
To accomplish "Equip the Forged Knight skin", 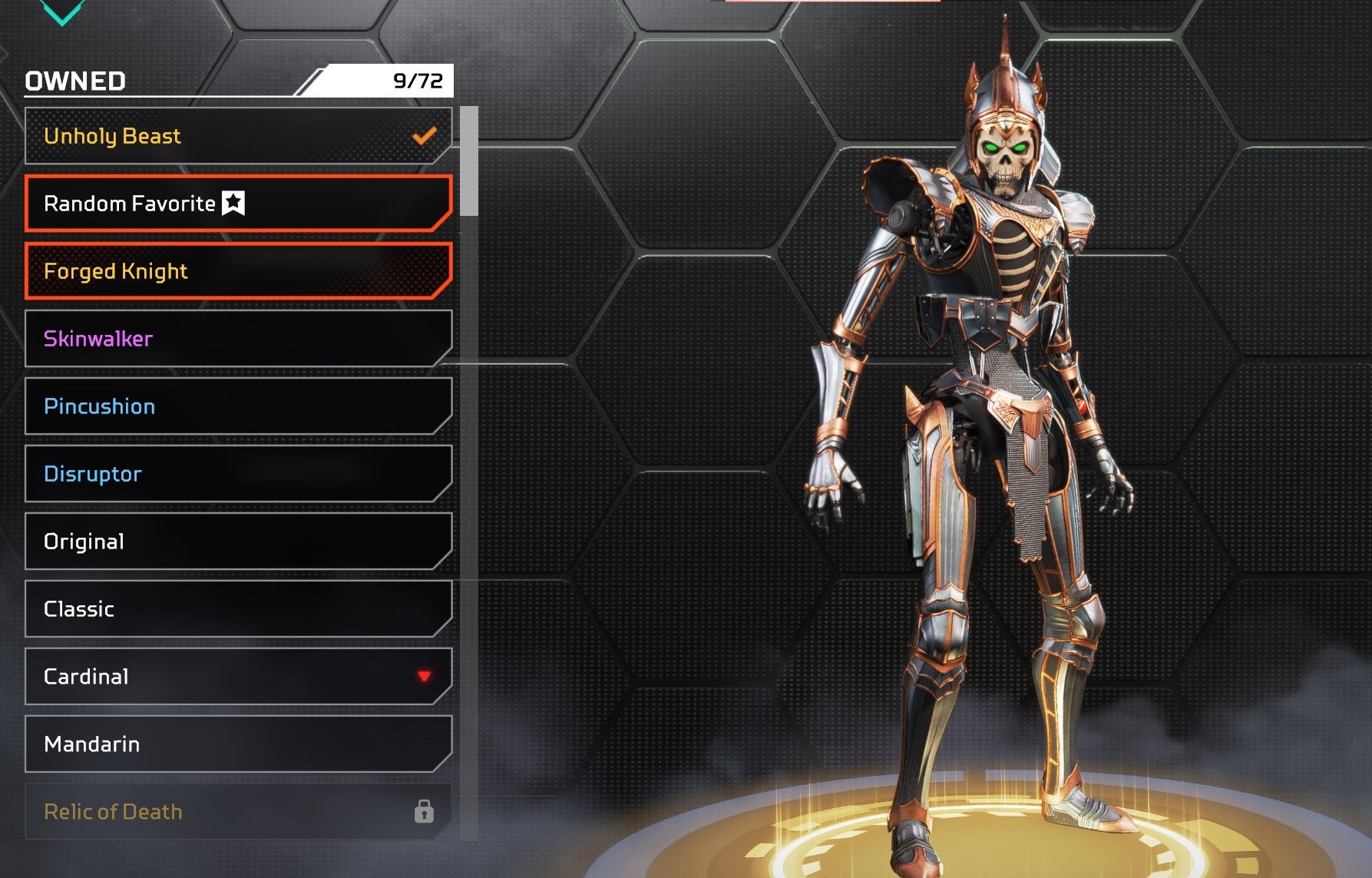I will tap(238, 271).
